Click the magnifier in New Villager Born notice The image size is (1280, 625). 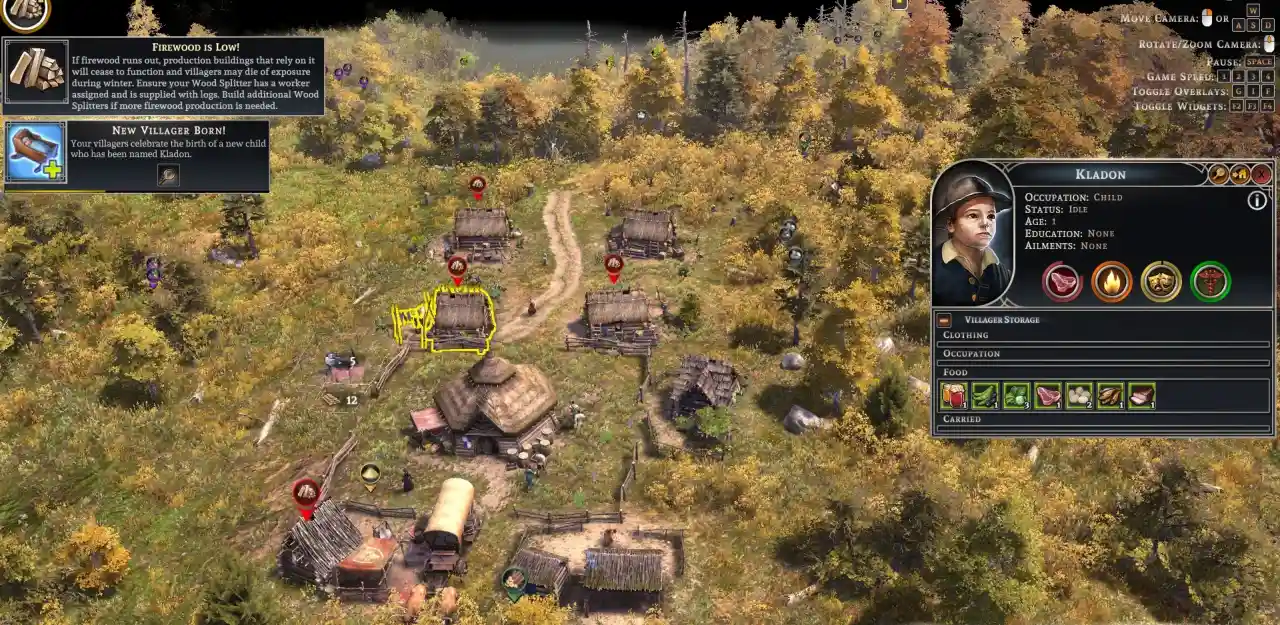[x=168, y=176]
